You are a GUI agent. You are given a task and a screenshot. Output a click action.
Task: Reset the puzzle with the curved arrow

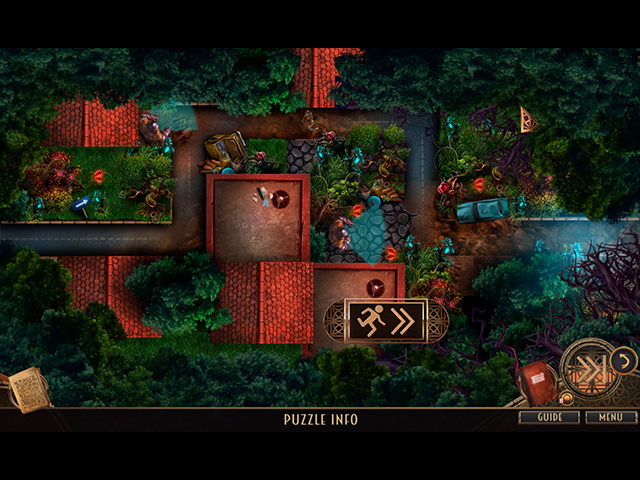[622, 359]
